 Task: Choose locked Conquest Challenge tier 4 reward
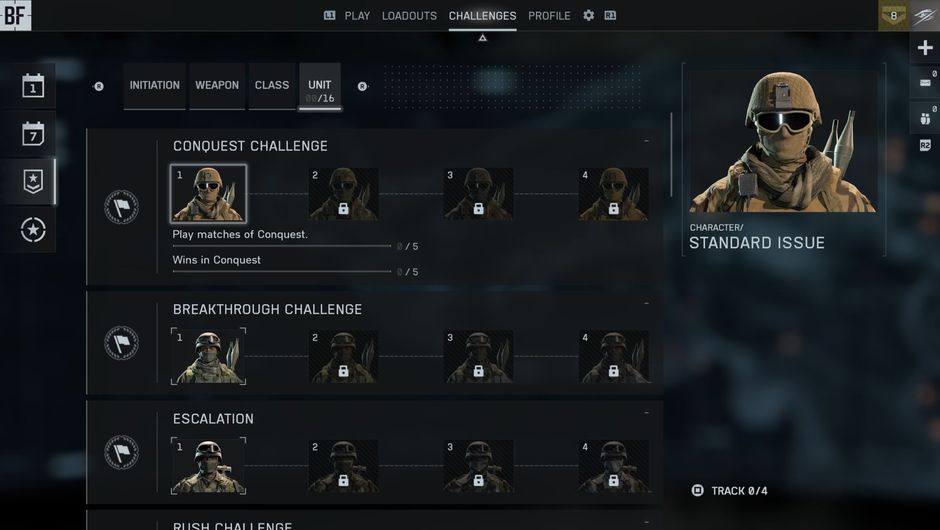pos(614,194)
